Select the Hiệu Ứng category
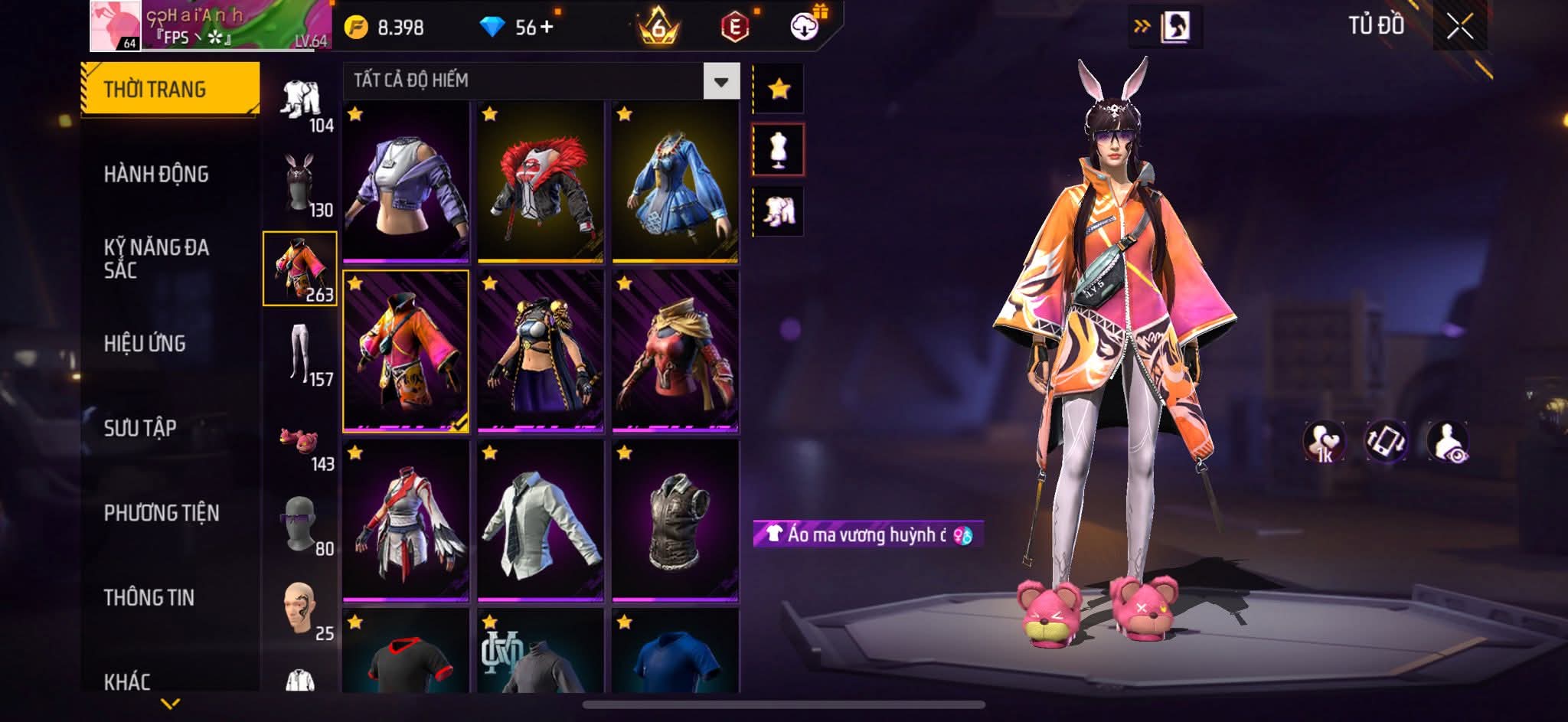Image resolution: width=1568 pixels, height=722 pixels. click(145, 344)
